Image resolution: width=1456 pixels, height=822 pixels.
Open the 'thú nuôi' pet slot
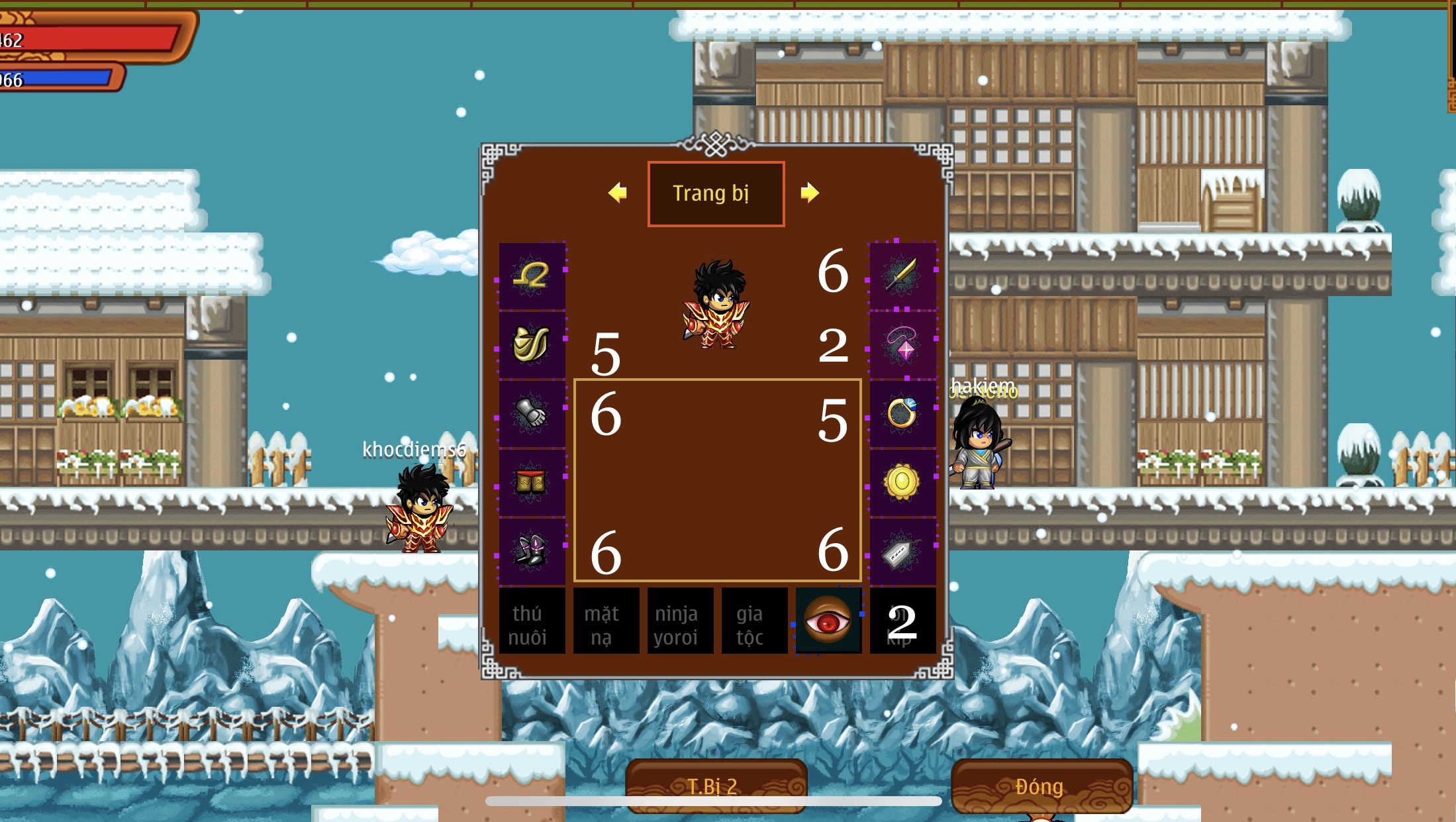(x=532, y=621)
